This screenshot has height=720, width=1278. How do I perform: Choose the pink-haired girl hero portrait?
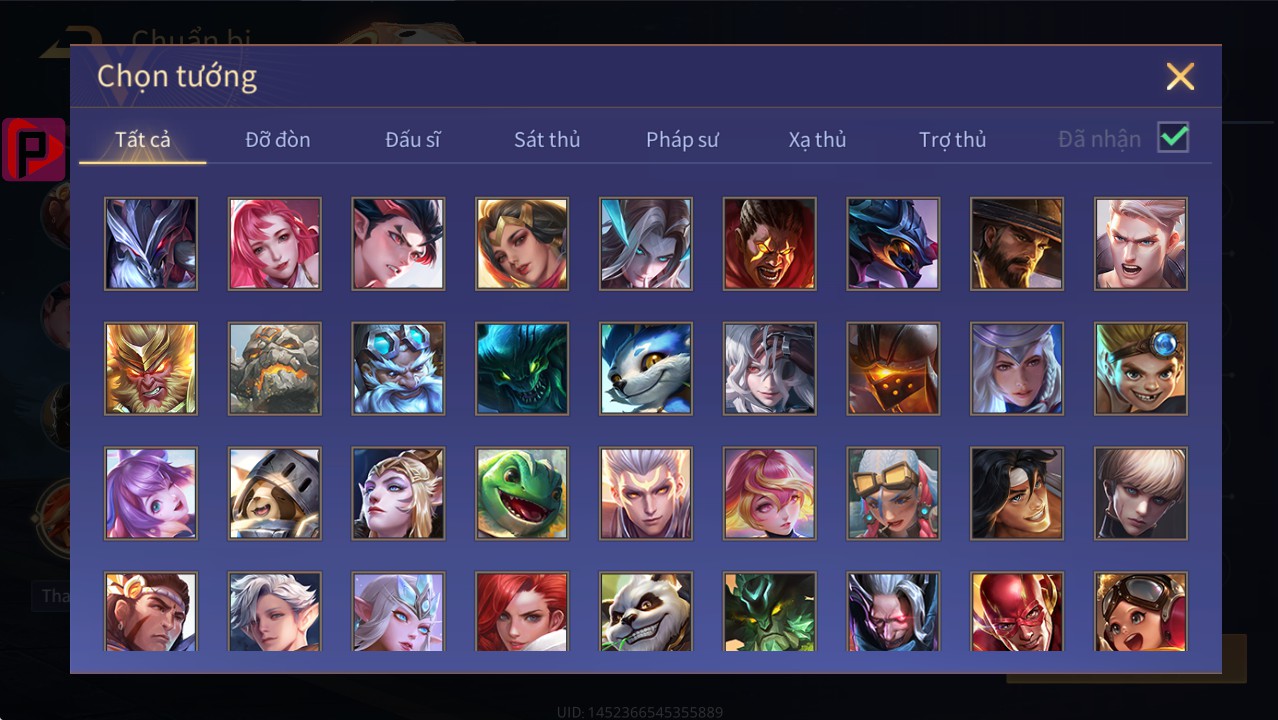click(x=275, y=244)
